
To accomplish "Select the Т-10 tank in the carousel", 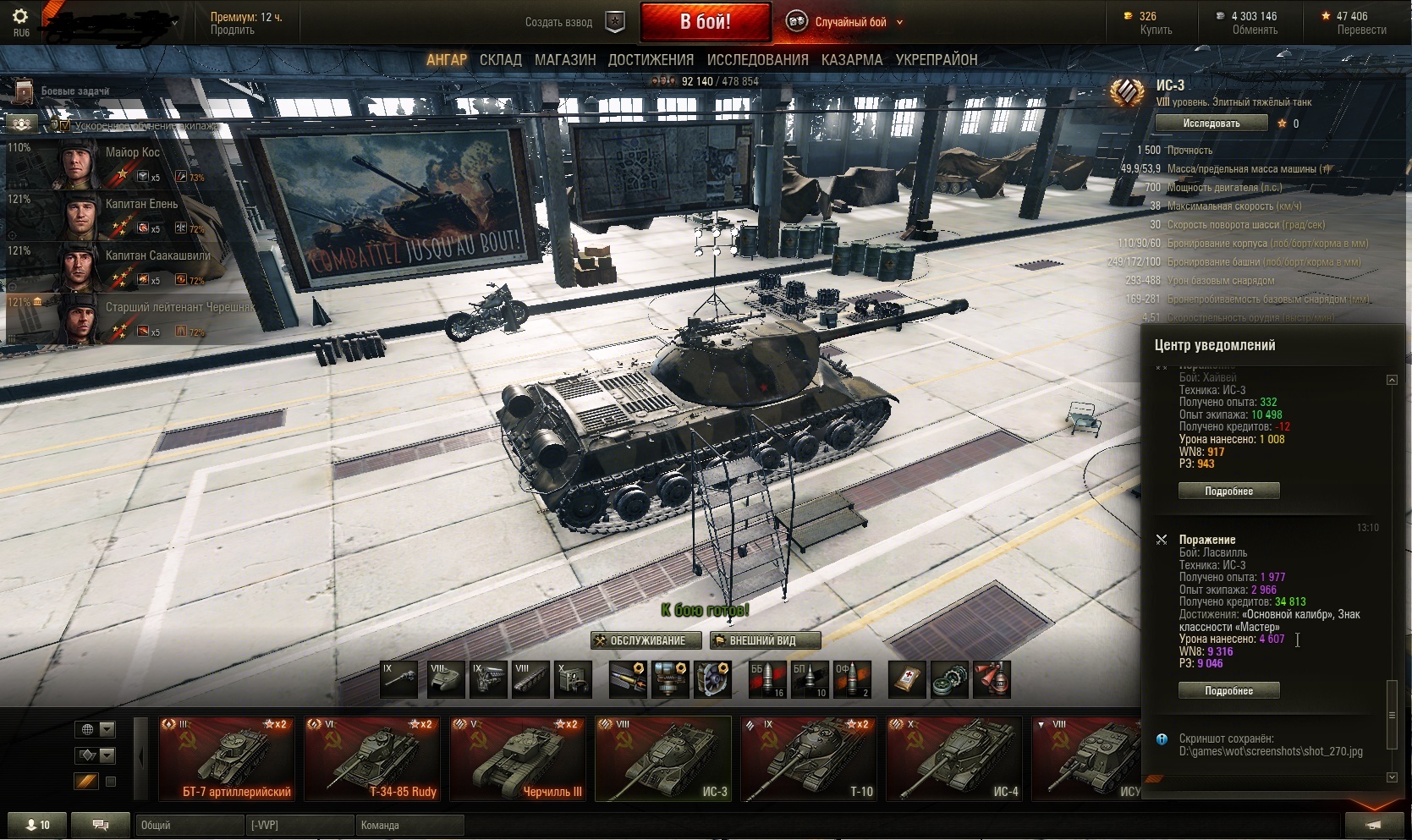I will click(x=808, y=759).
